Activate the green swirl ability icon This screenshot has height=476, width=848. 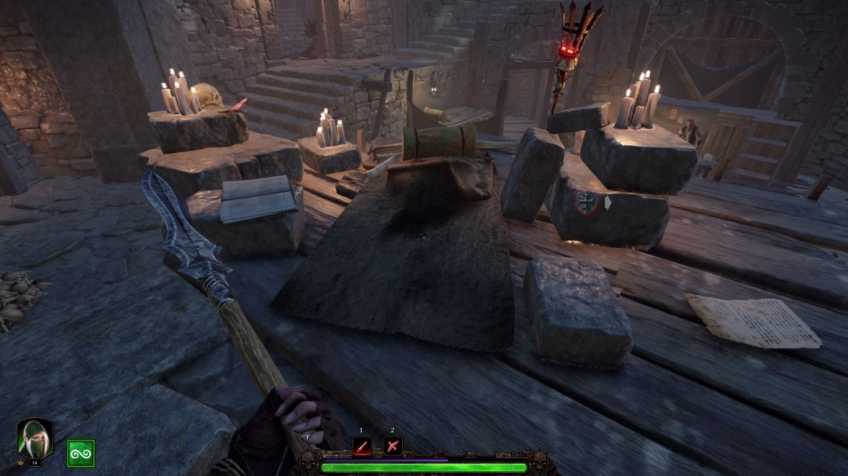80,453
